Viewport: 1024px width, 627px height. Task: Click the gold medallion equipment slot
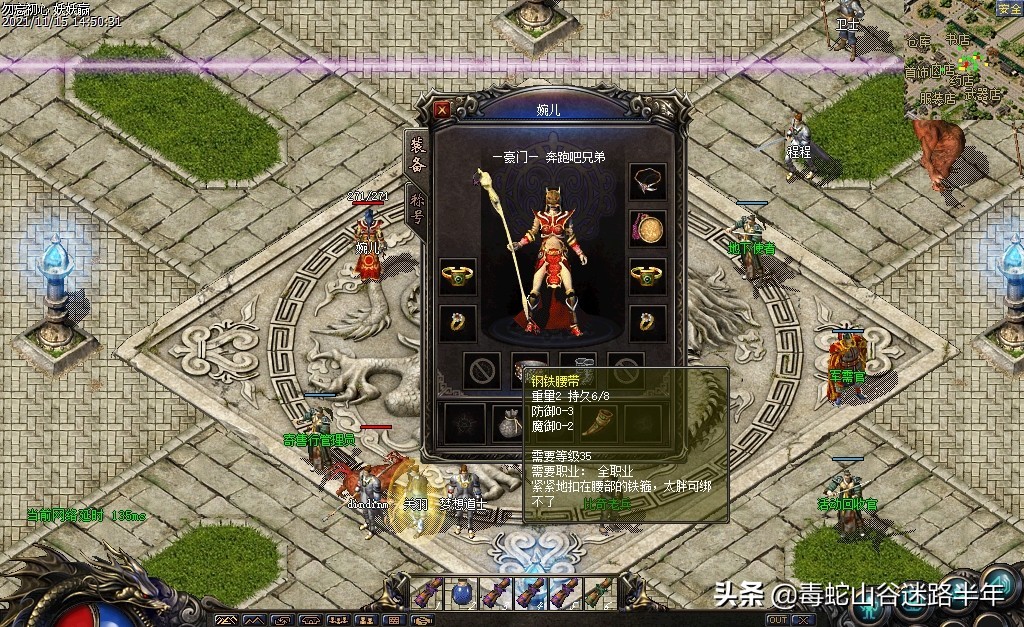[x=647, y=229]
